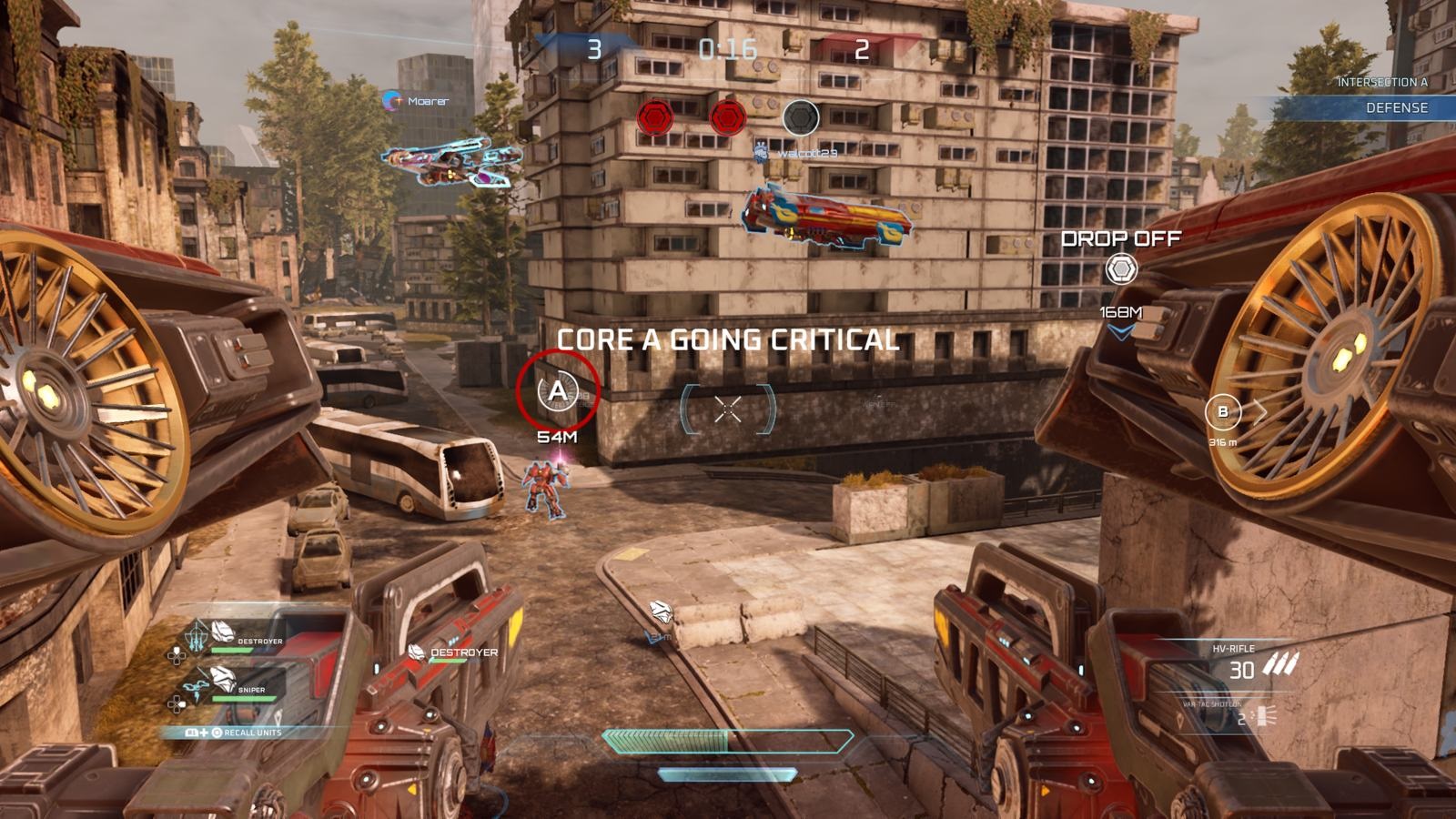Click the Drop Off hexagon waypoint

[1120, 269]
